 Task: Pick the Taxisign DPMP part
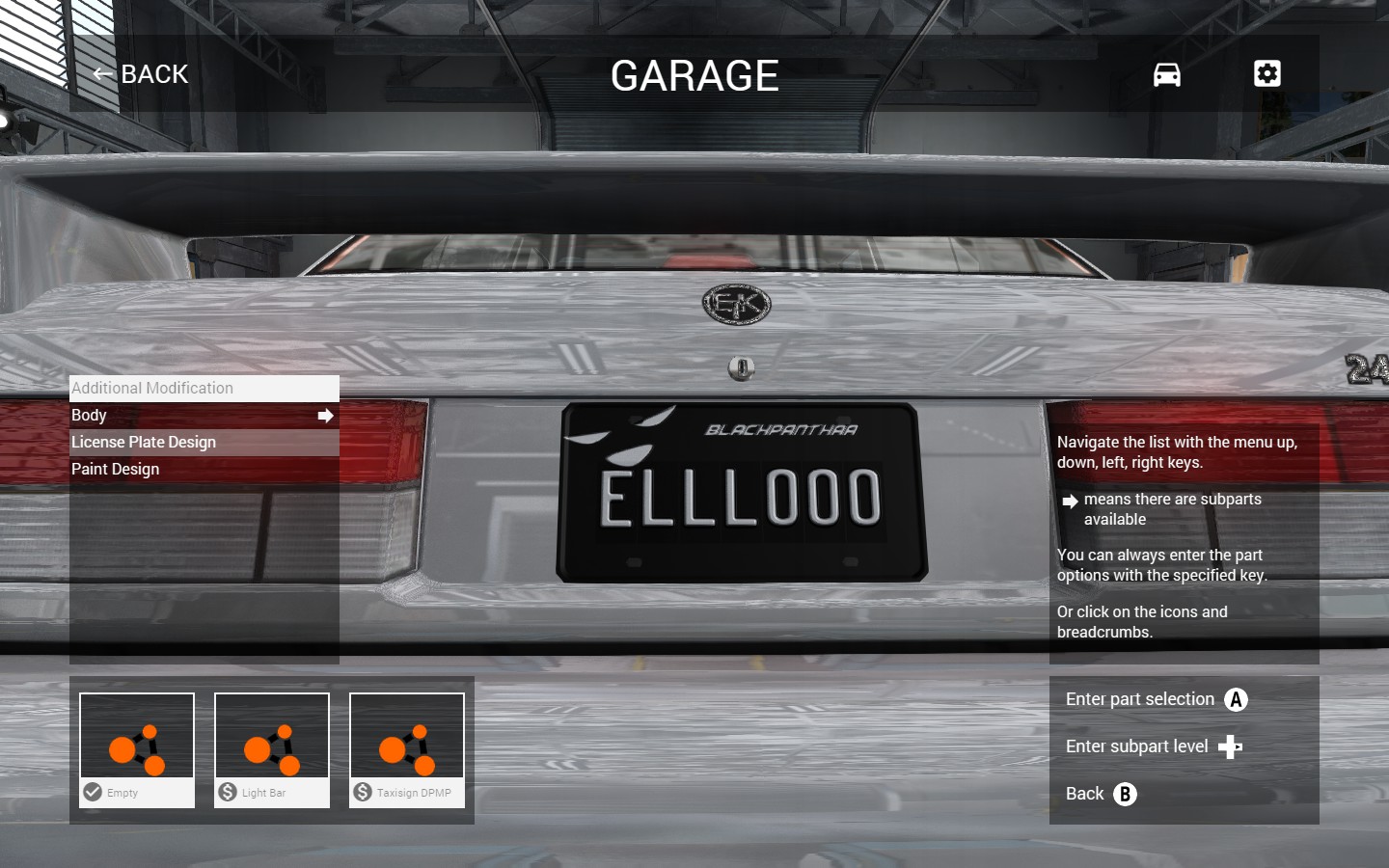pyautogui.click(x=407, y=749)
